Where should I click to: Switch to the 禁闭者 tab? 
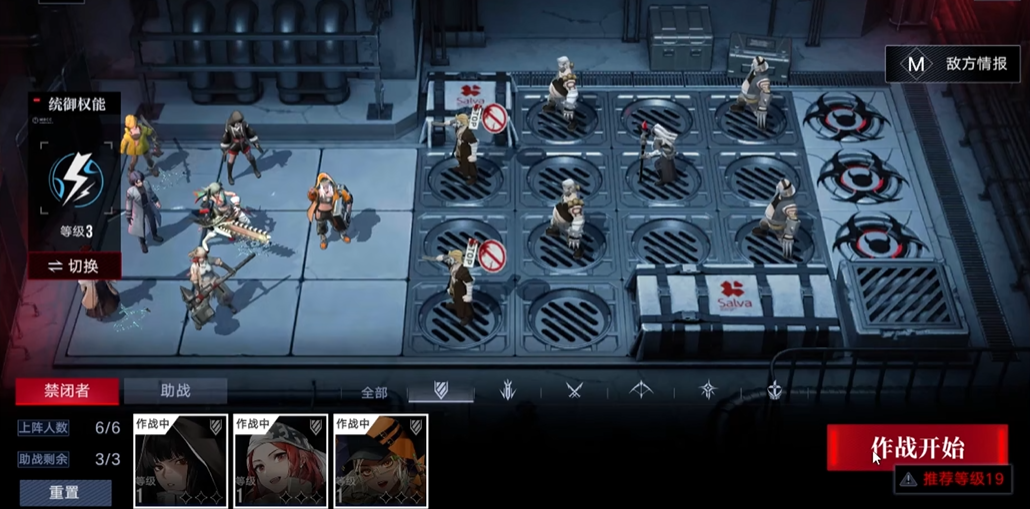[x=66, y=391]
